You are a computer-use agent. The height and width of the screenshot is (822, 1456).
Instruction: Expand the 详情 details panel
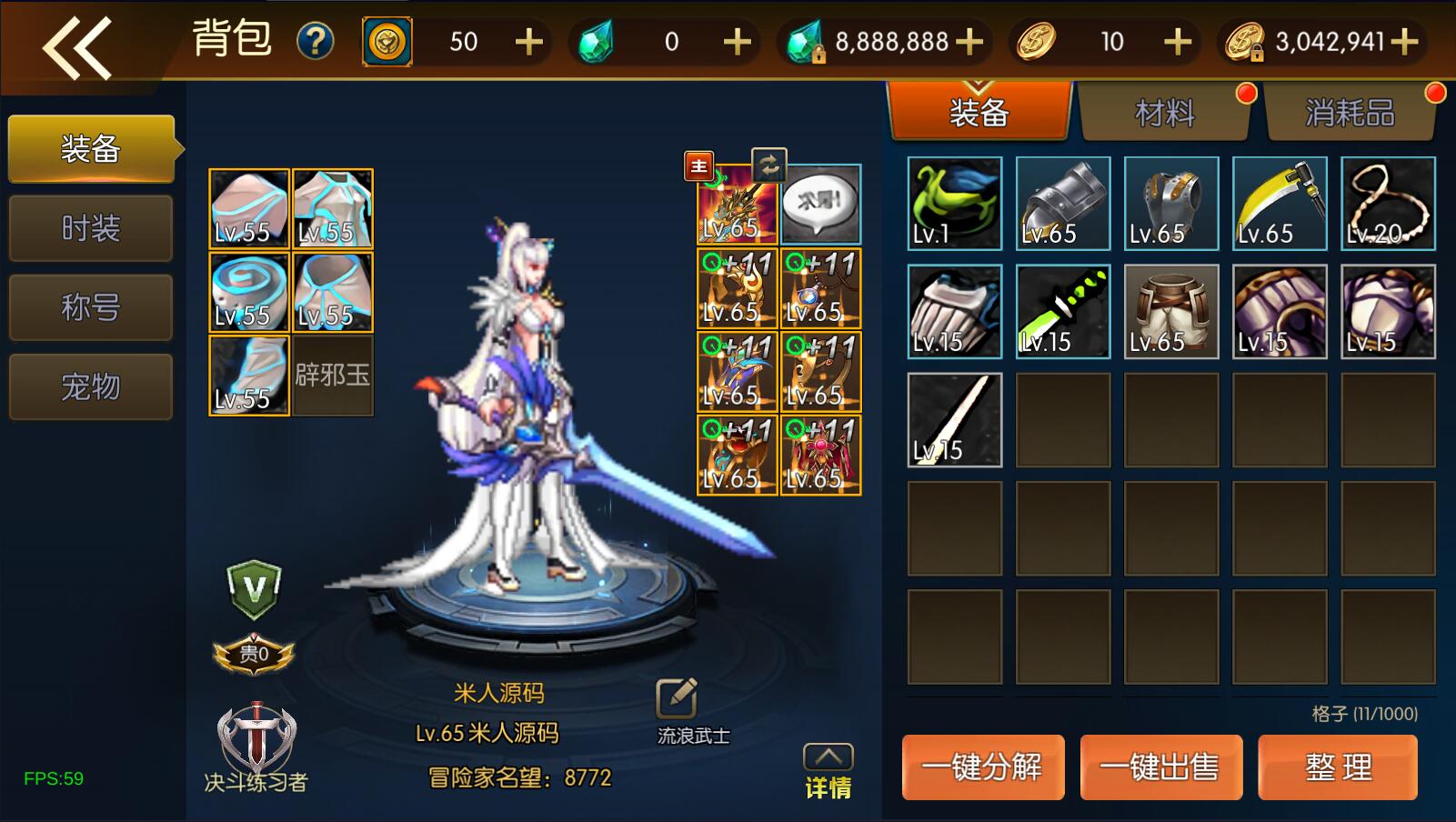(x=828, y=771)
